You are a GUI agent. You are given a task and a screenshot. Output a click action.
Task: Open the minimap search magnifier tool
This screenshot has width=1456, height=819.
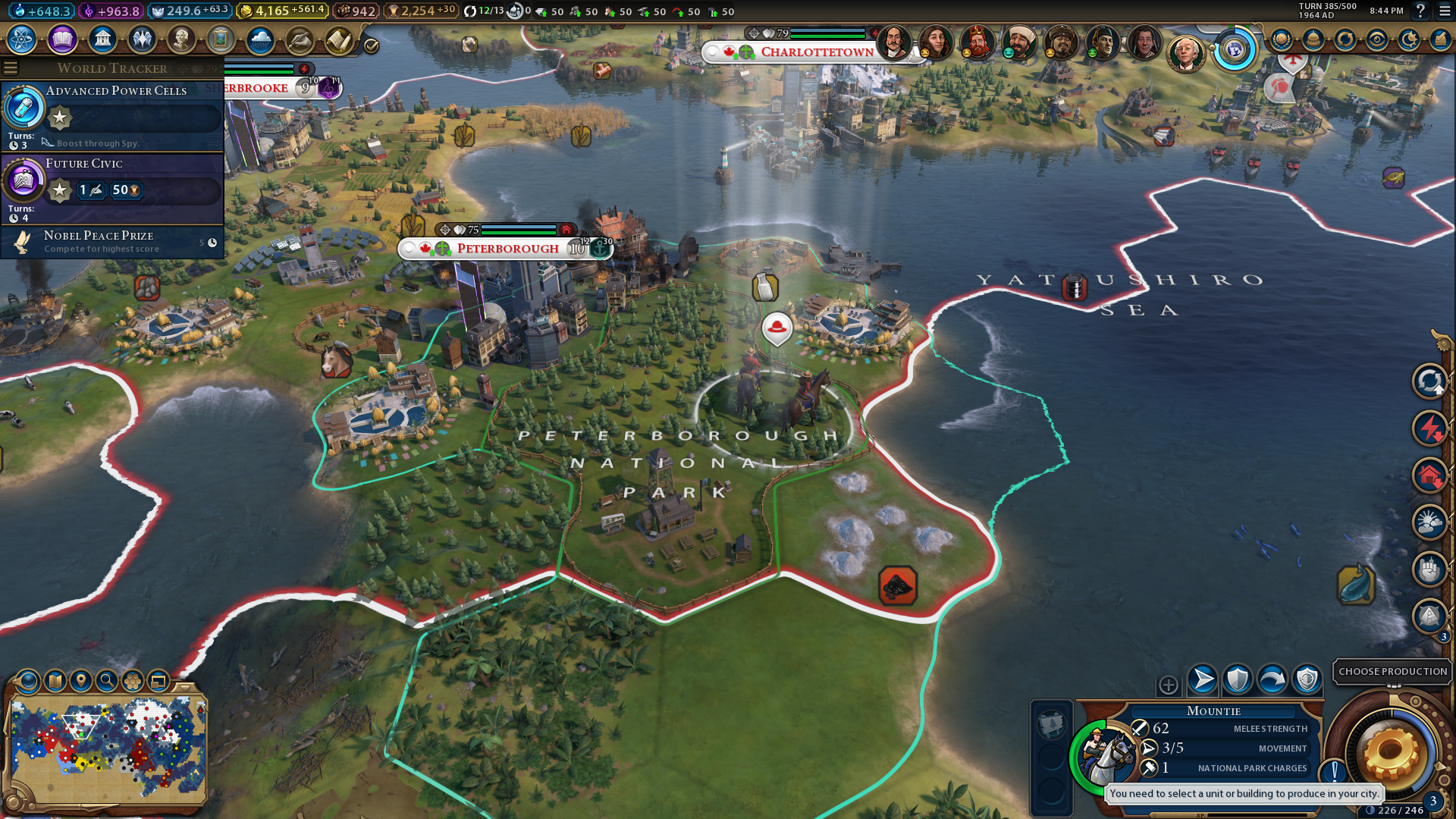107,681
